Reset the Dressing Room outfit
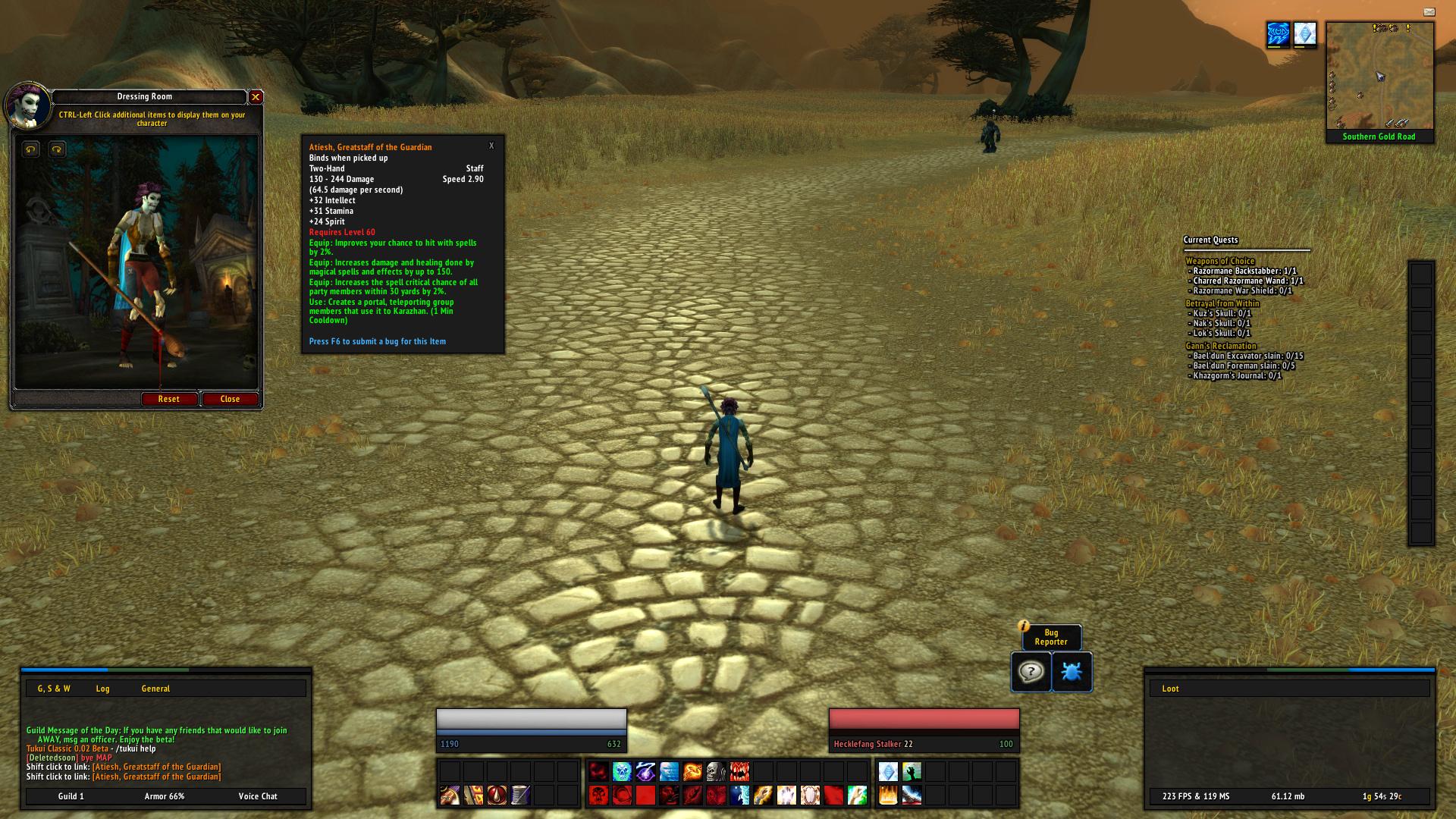1456x819 pixels. (168, 399)
